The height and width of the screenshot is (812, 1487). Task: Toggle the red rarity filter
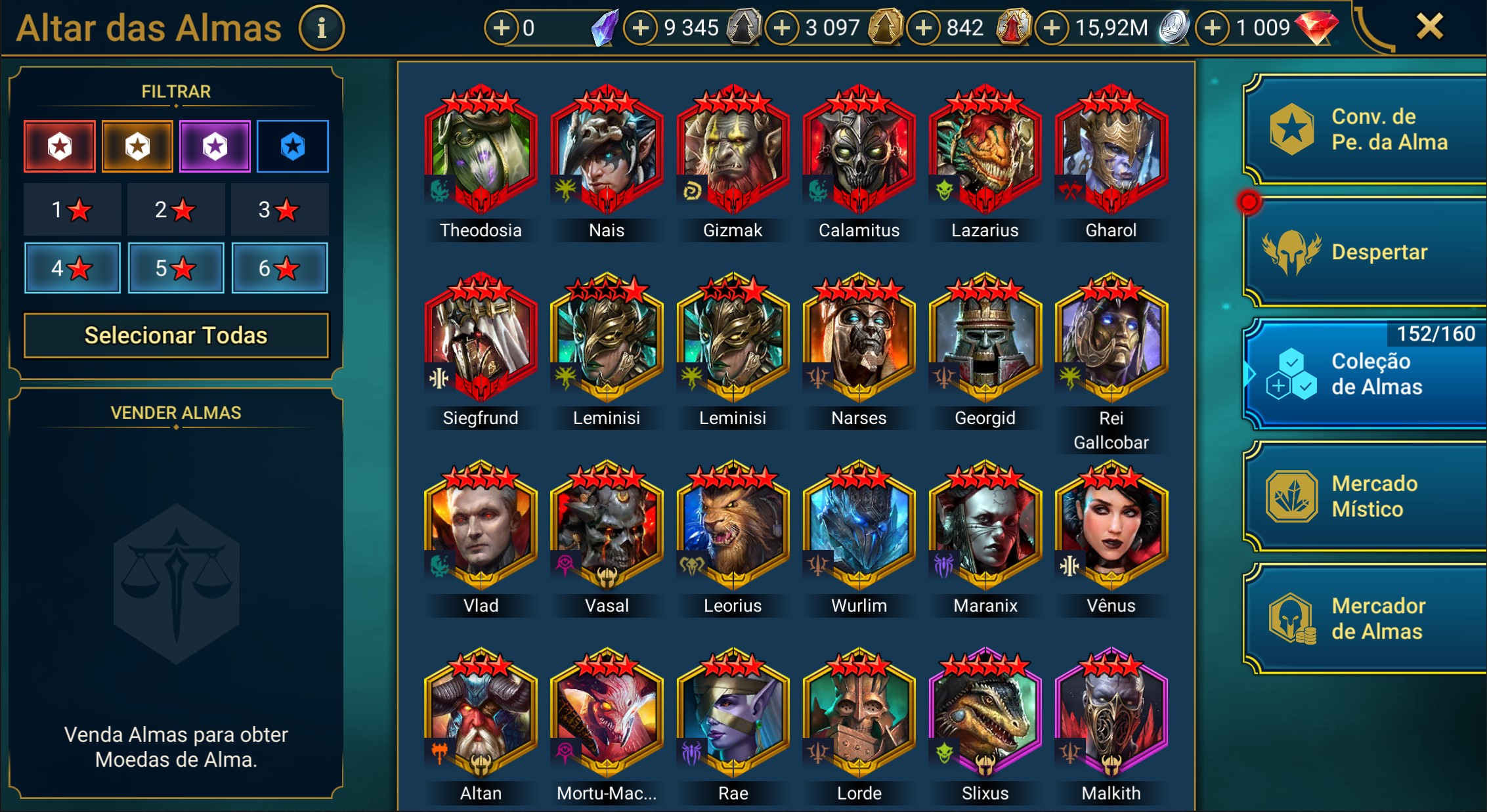point(60,146)
